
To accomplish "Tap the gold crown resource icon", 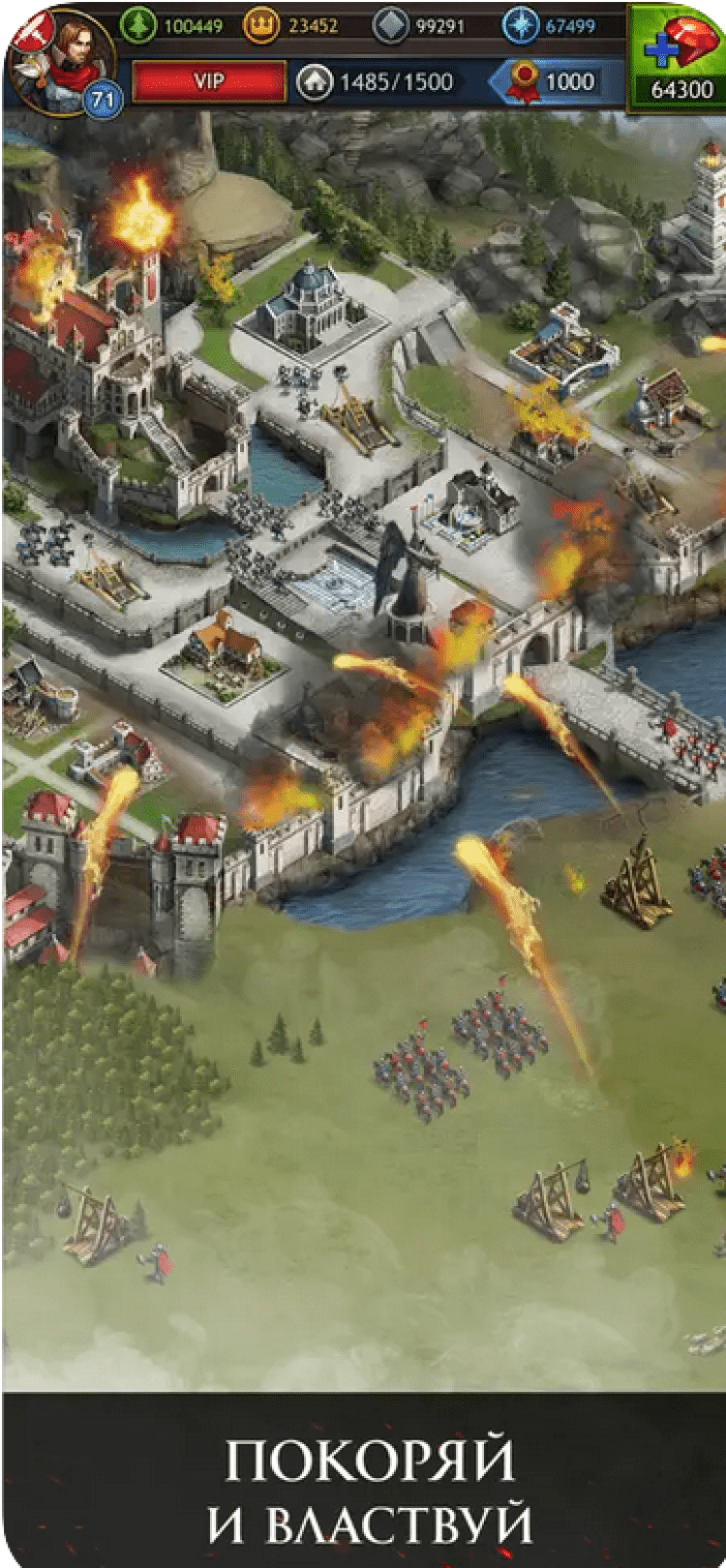I will coord(260,26).
